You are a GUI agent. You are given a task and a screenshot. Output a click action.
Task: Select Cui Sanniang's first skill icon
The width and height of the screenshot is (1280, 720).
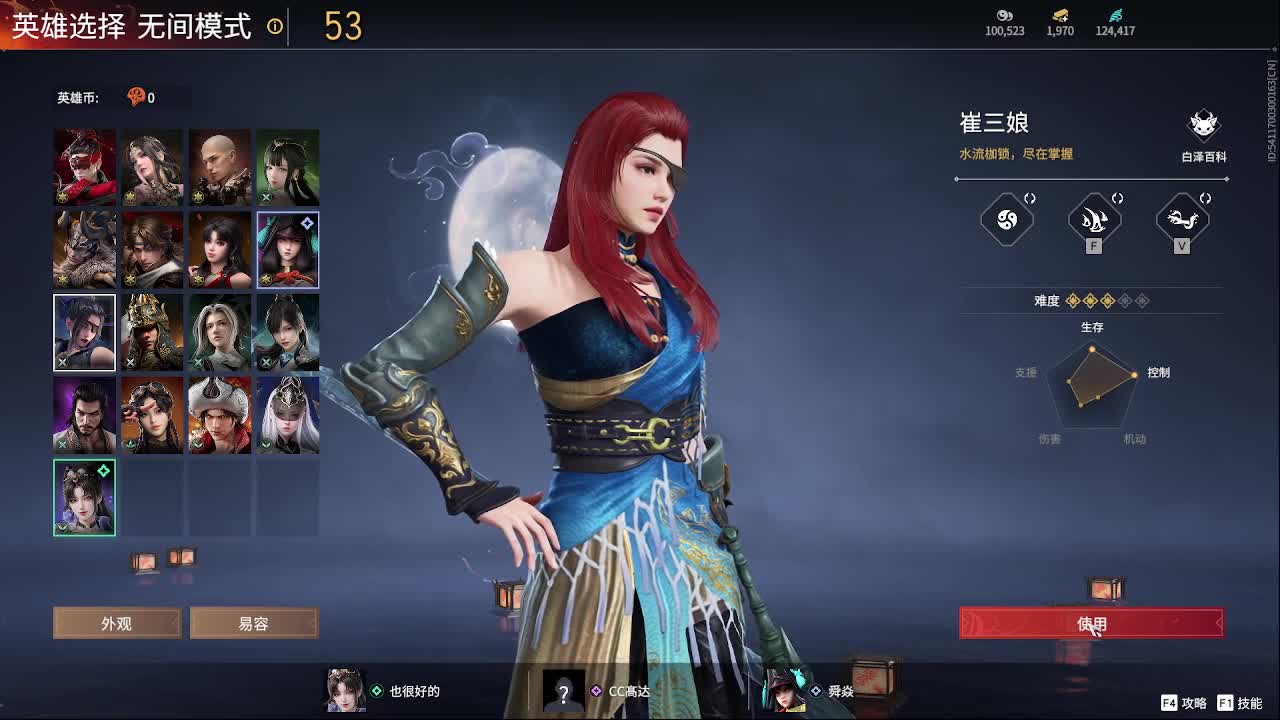coord(1006,220)
